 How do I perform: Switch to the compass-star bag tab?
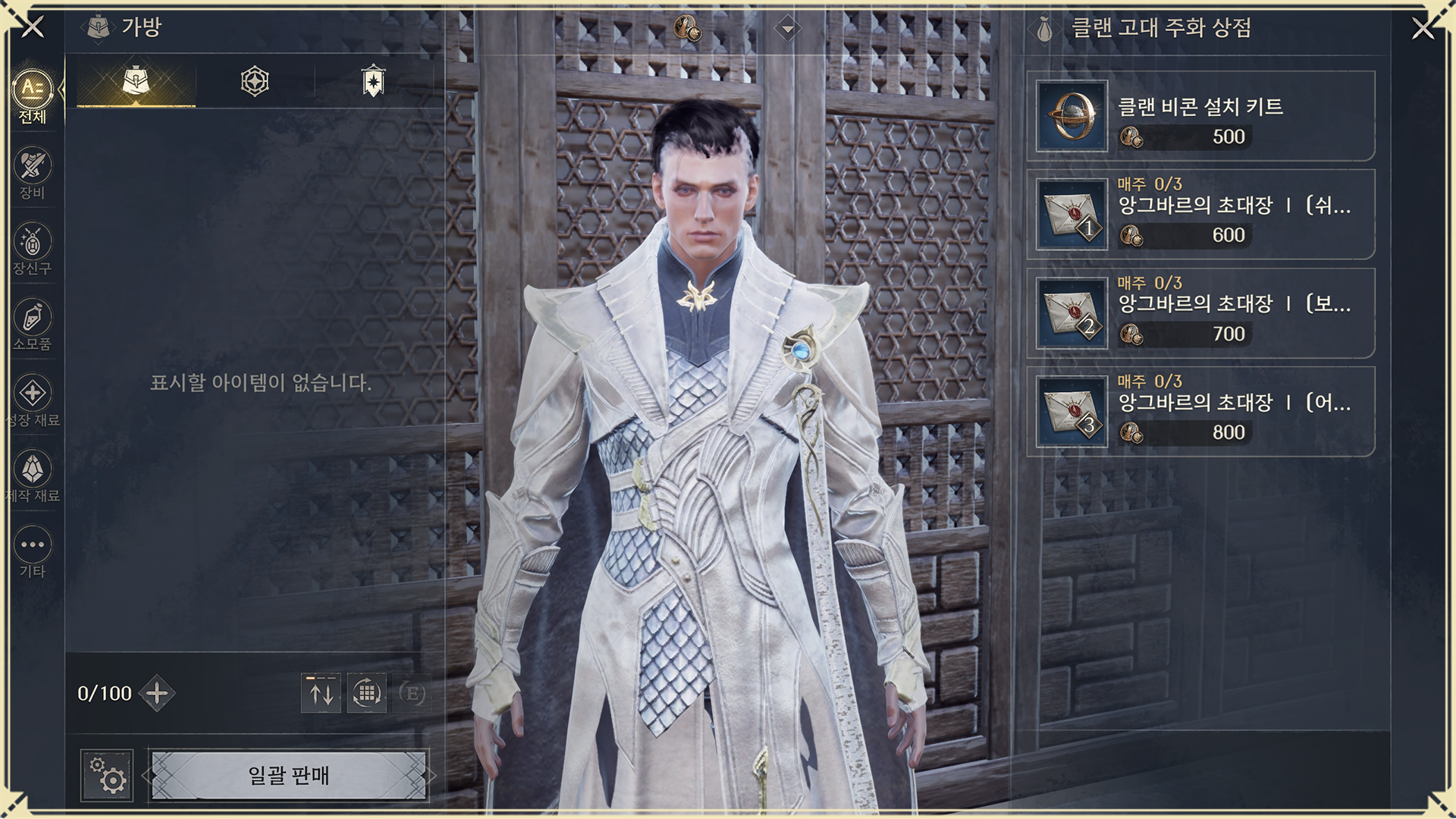tap(255, 81)
